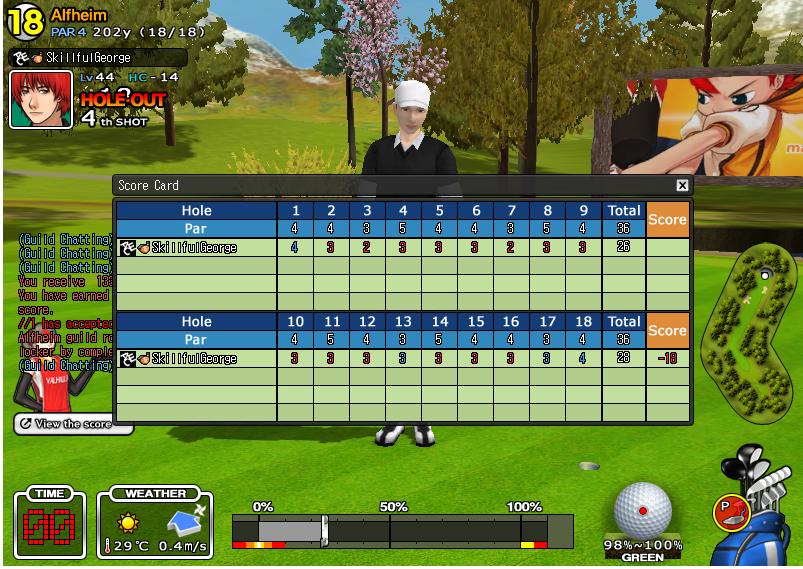
Task: Click the View the score button
Action: point(74,424)
